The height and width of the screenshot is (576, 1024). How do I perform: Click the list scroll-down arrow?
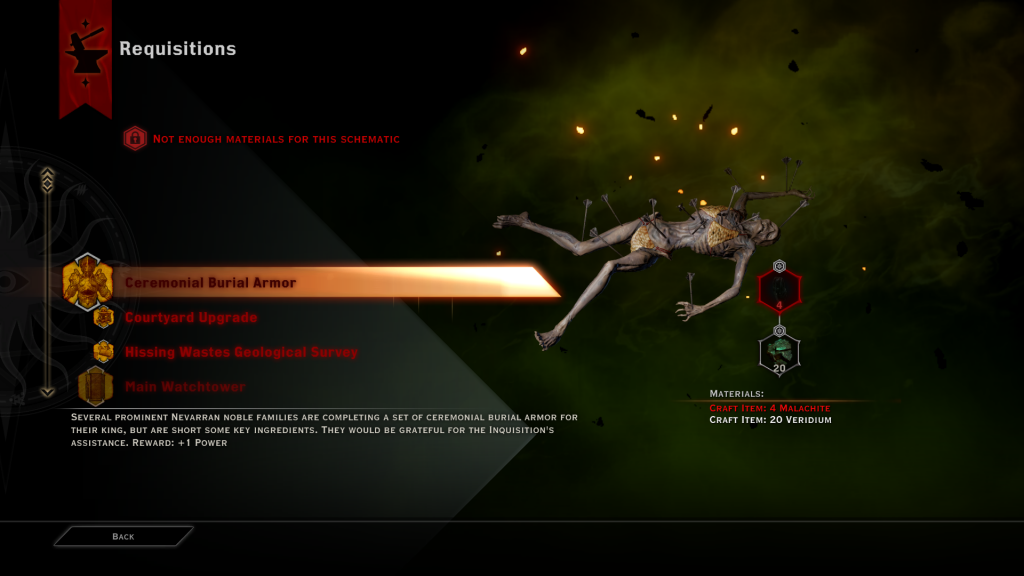pos(47,391)
